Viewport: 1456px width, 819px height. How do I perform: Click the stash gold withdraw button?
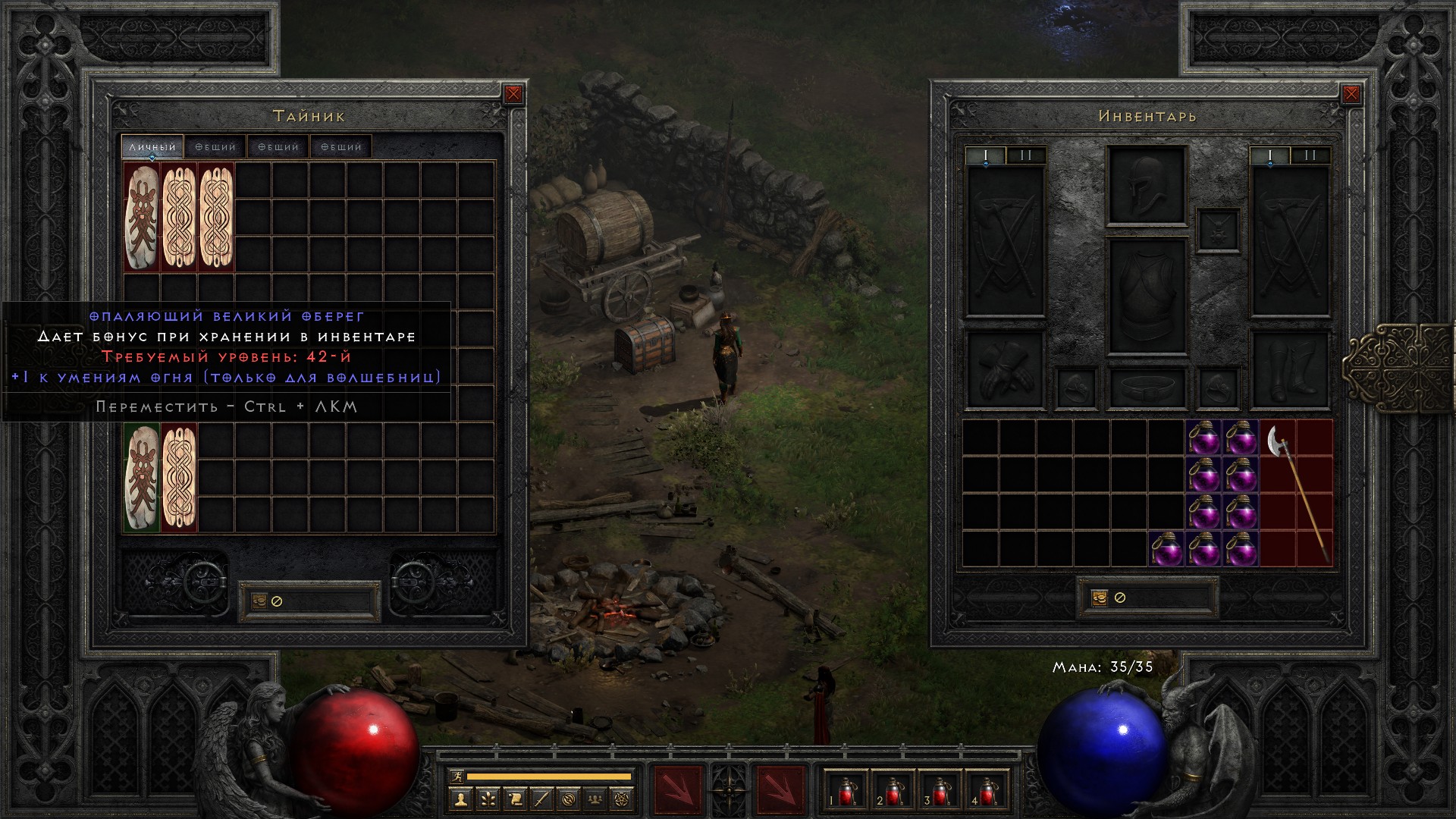coord(259,601)
